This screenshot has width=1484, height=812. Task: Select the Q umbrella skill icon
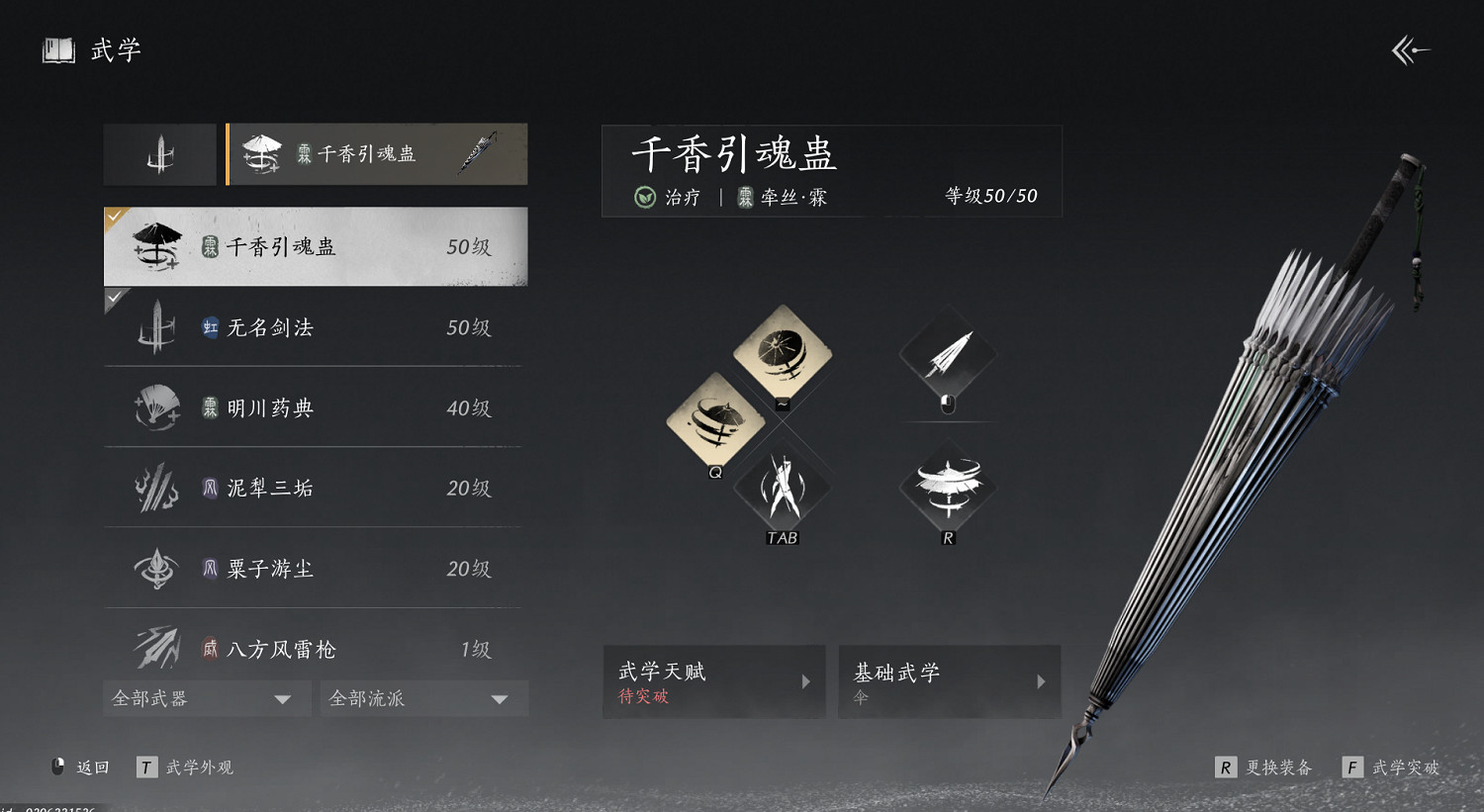(715, 419)
